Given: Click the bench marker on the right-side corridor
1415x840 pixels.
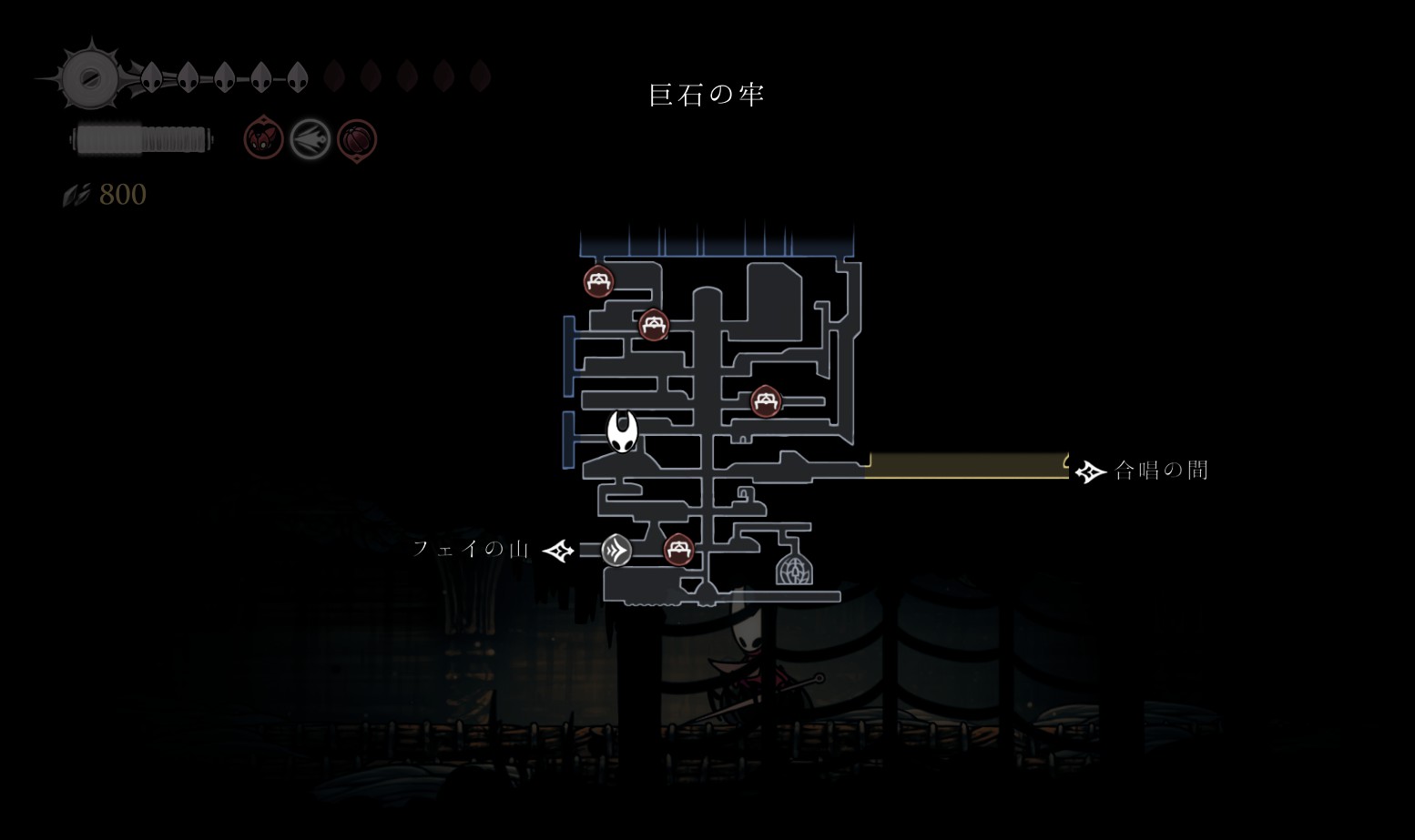Looking at the screenshot, I should tap(766, 400).
